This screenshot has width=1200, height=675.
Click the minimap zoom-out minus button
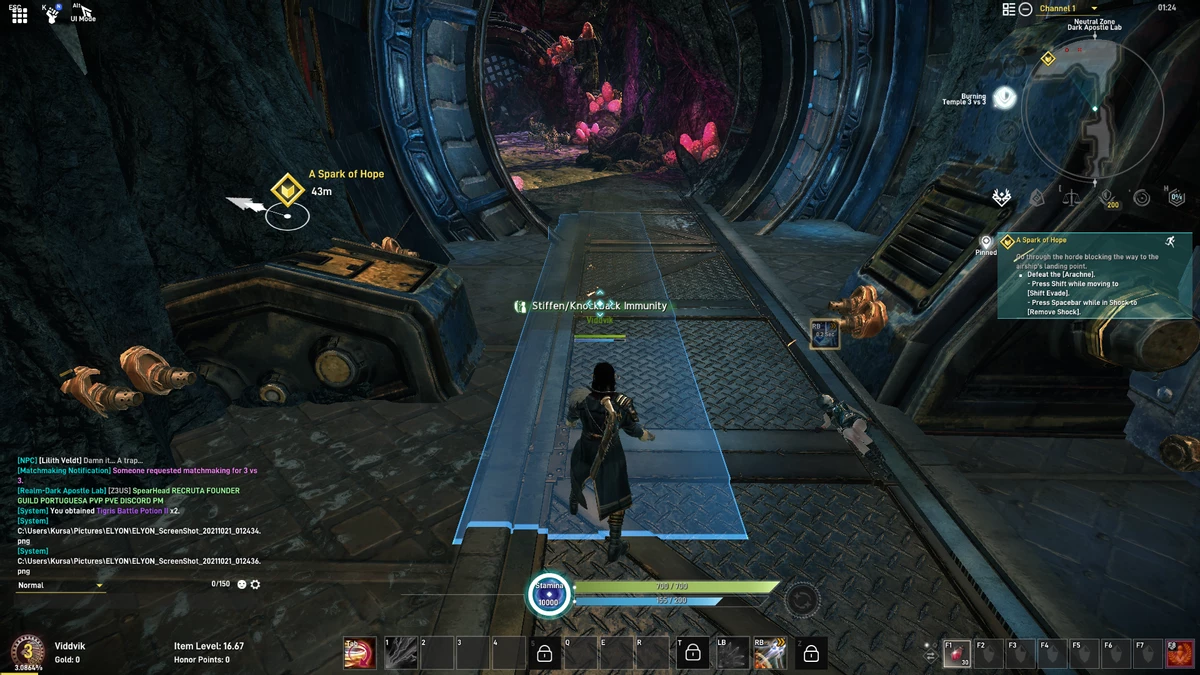pos(1025,9)
